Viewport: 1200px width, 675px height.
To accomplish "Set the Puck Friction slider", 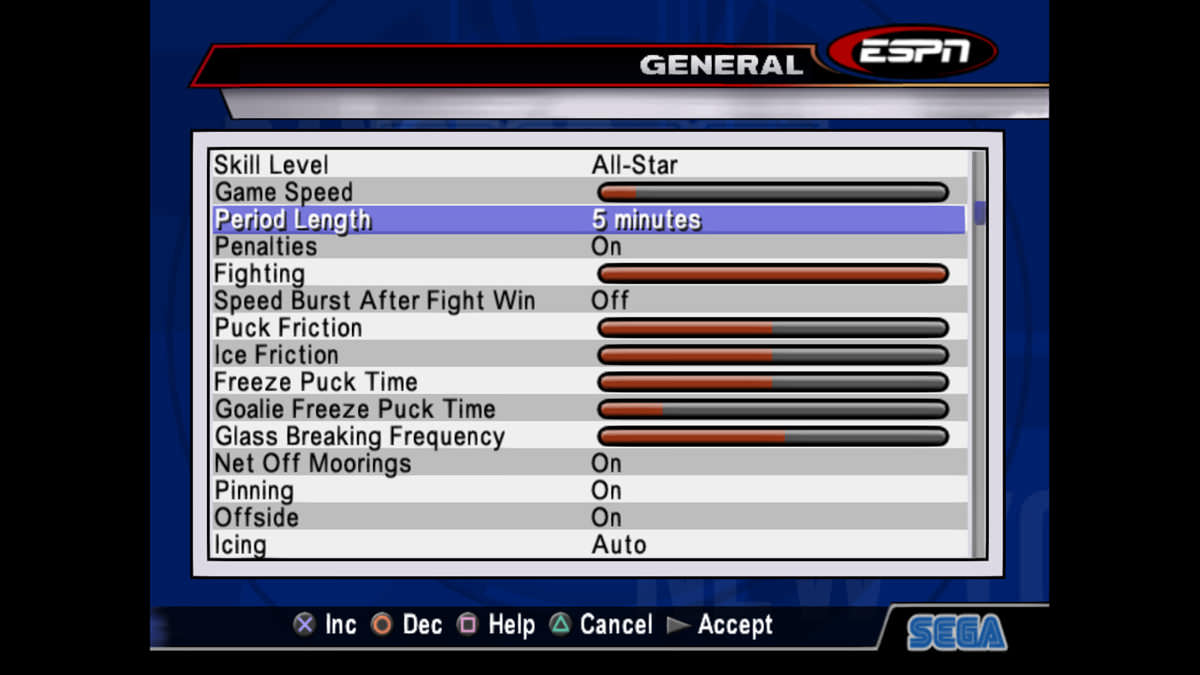I will coord(772,328).
